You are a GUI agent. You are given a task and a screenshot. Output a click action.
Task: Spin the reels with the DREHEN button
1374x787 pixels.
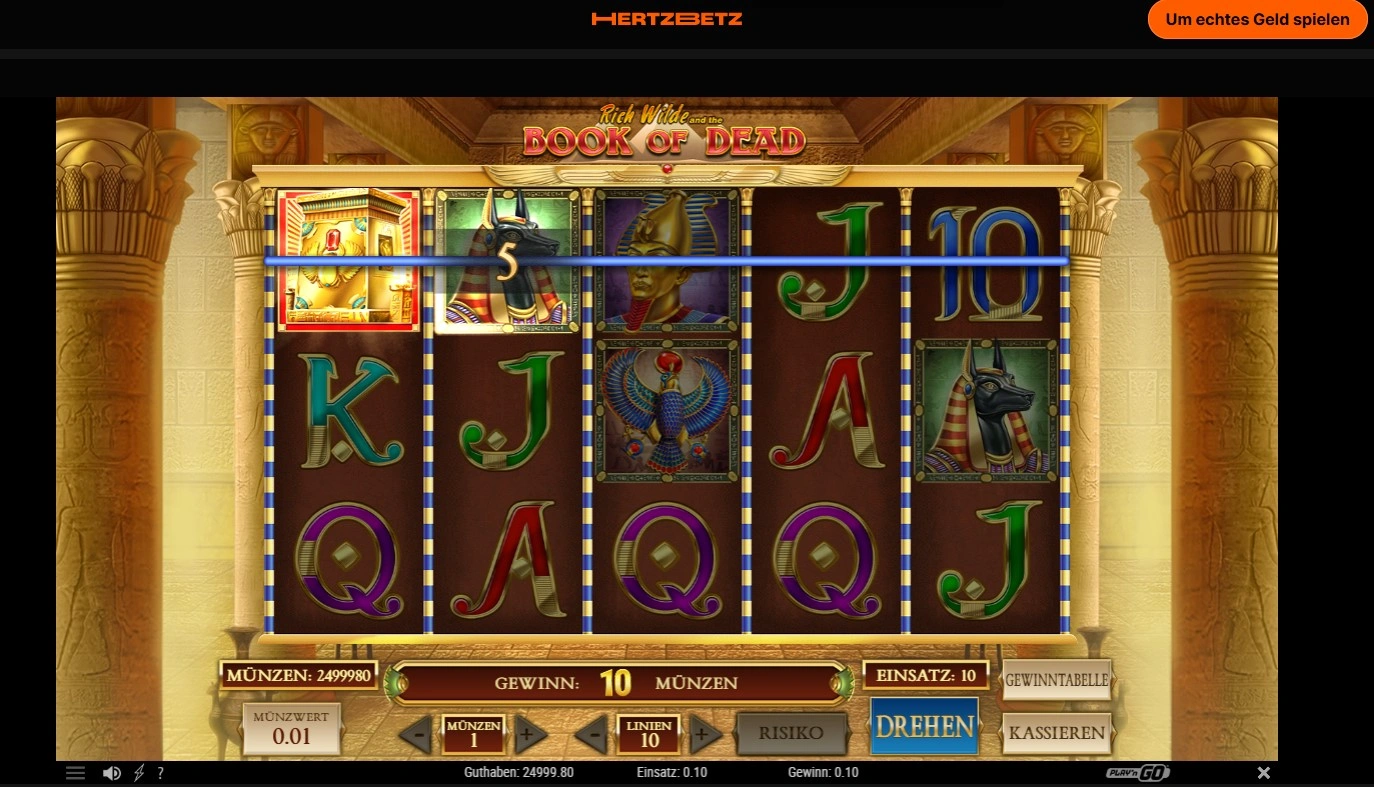[924, 726]
